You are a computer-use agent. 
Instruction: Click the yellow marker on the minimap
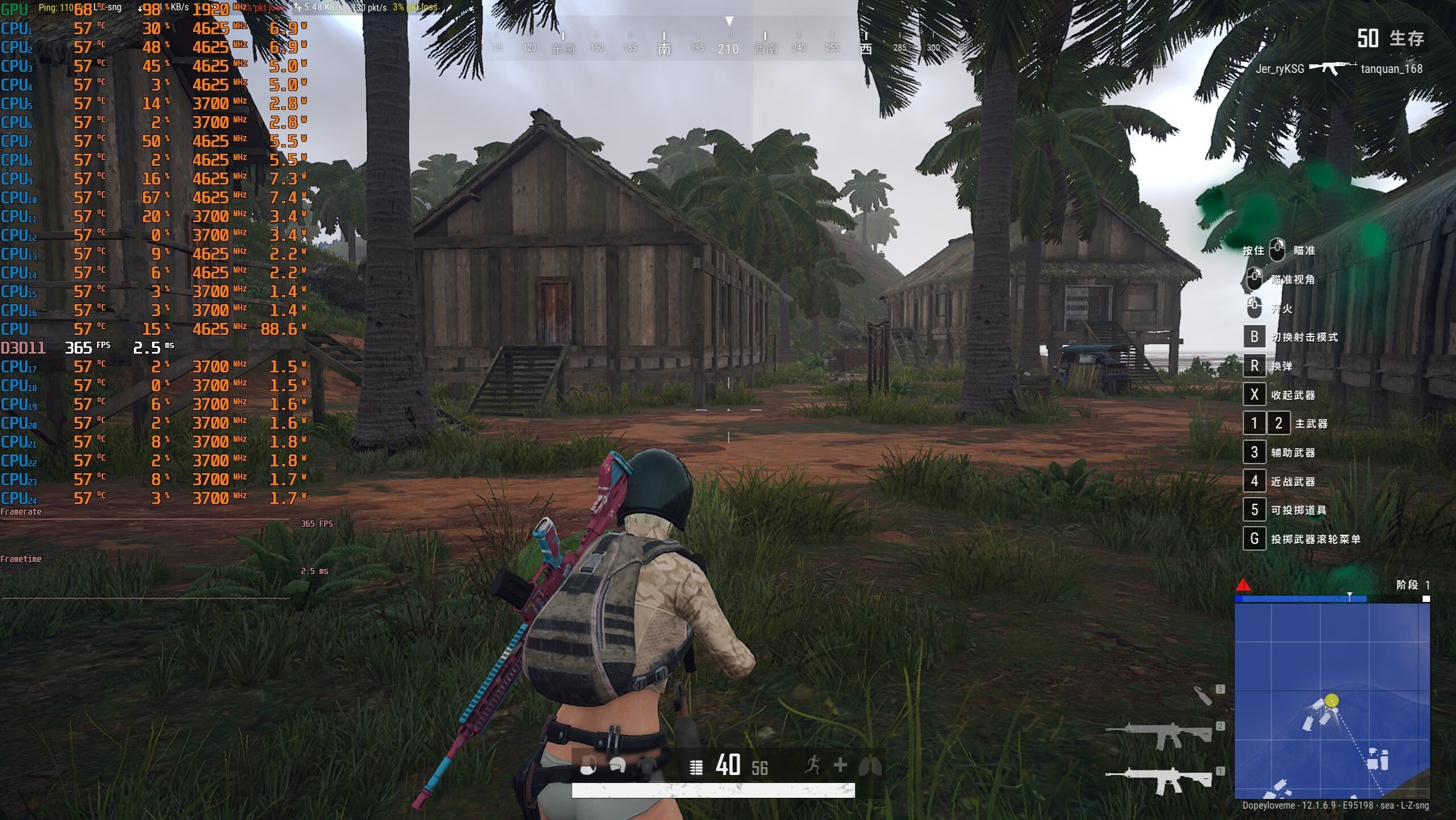(1331, 700)
